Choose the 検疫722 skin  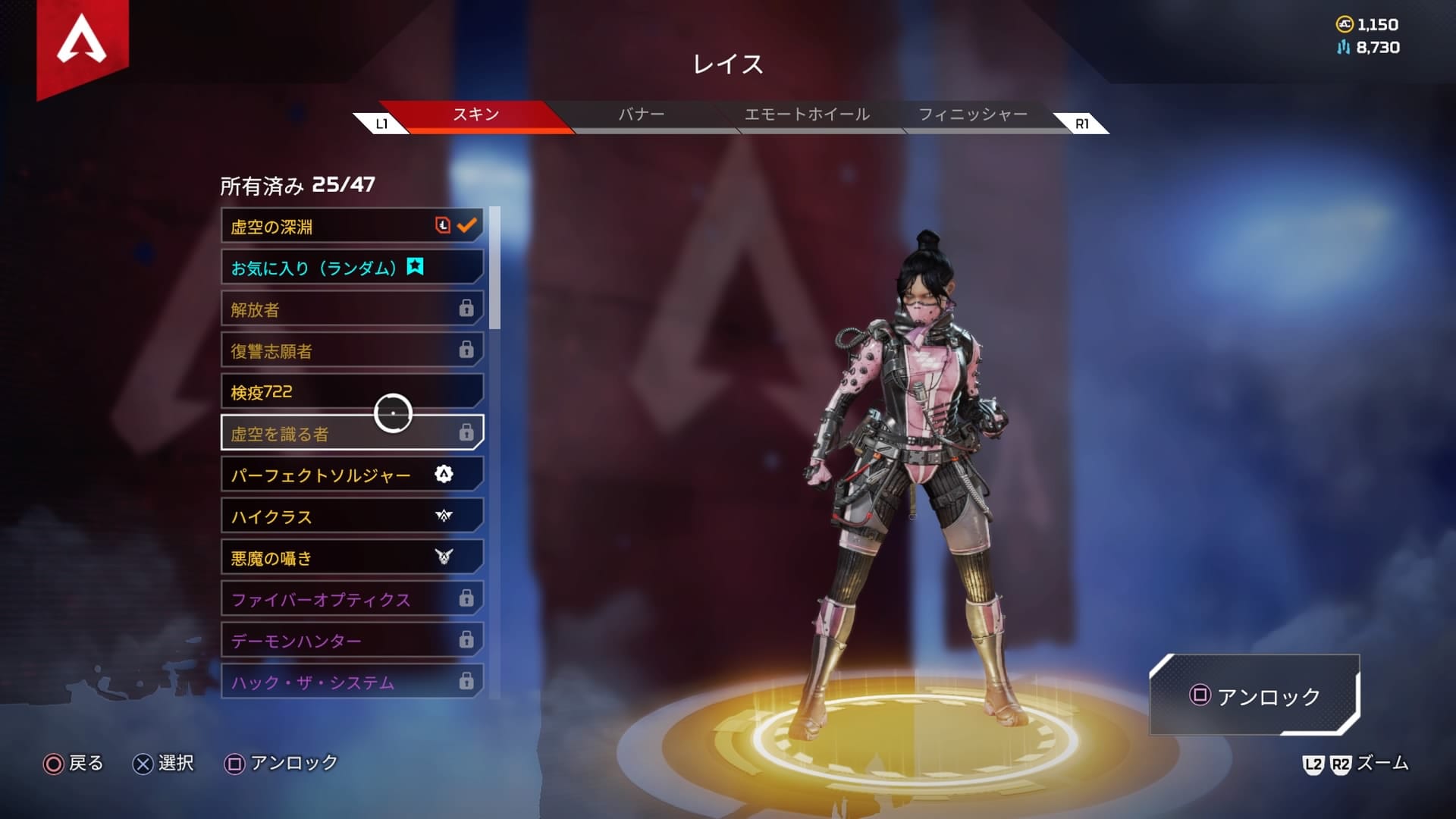tap(352, 392)
